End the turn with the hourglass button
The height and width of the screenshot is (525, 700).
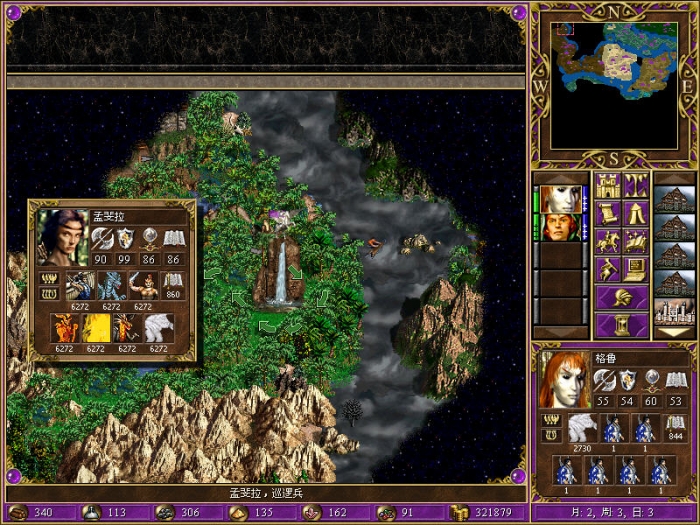[622, 326]
